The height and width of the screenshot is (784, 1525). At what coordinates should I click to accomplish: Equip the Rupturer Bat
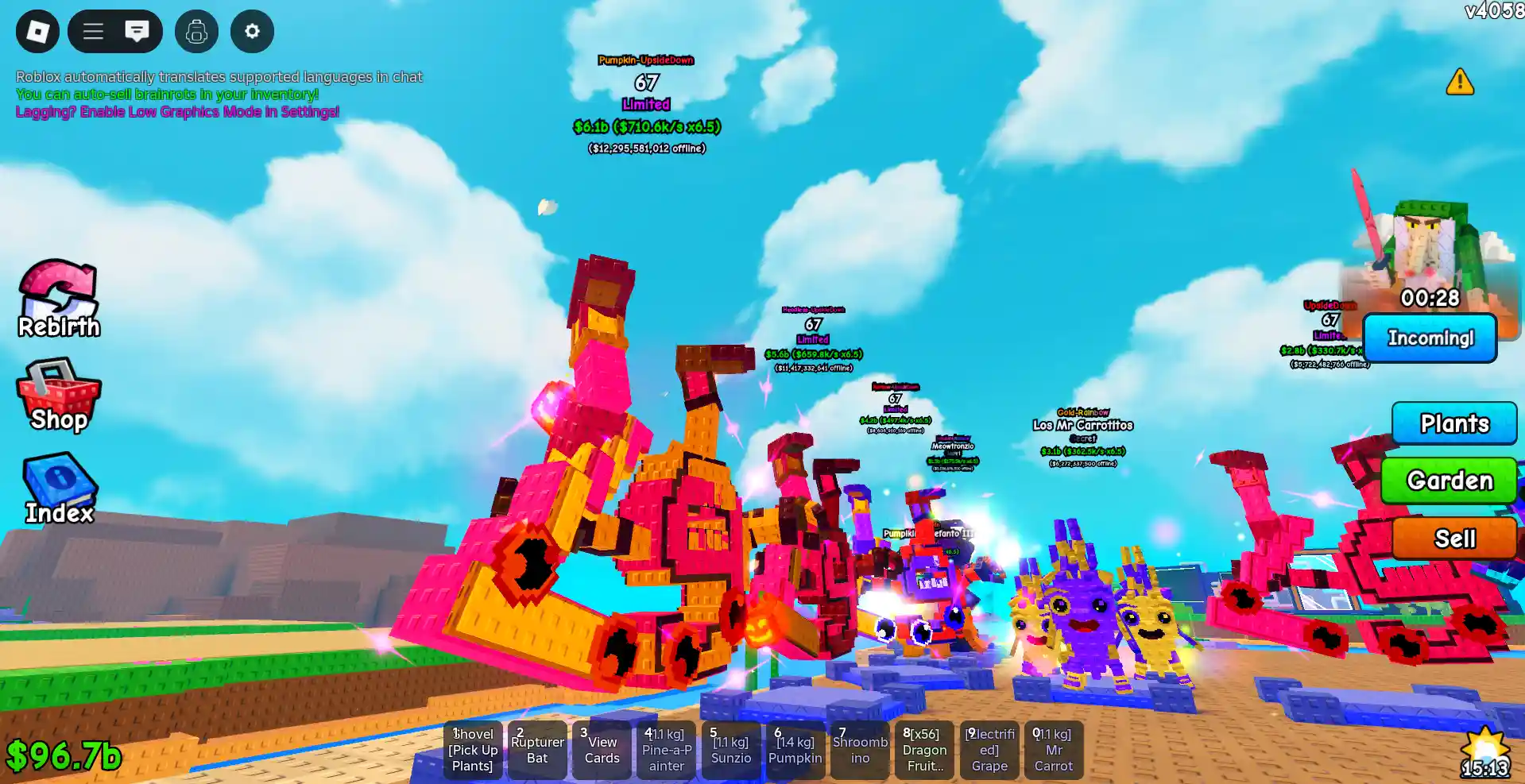(537, 750)
